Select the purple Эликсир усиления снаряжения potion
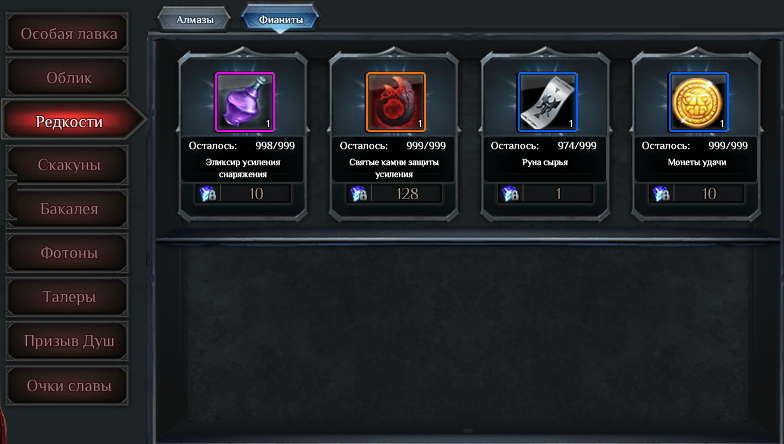This screenshot has width=784, height=444. (245, 101)
